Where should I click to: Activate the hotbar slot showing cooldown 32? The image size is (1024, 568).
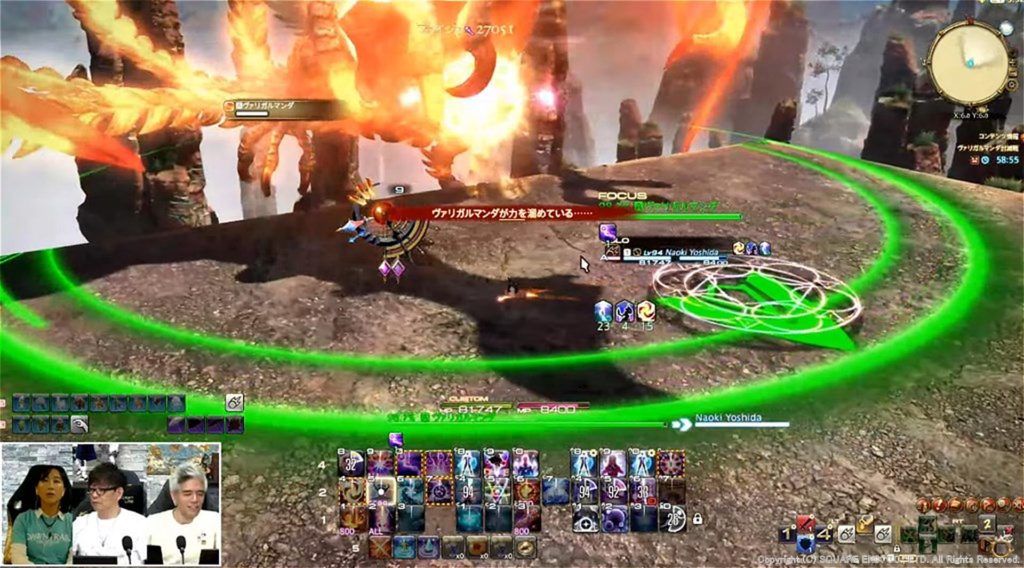[353, 463]
